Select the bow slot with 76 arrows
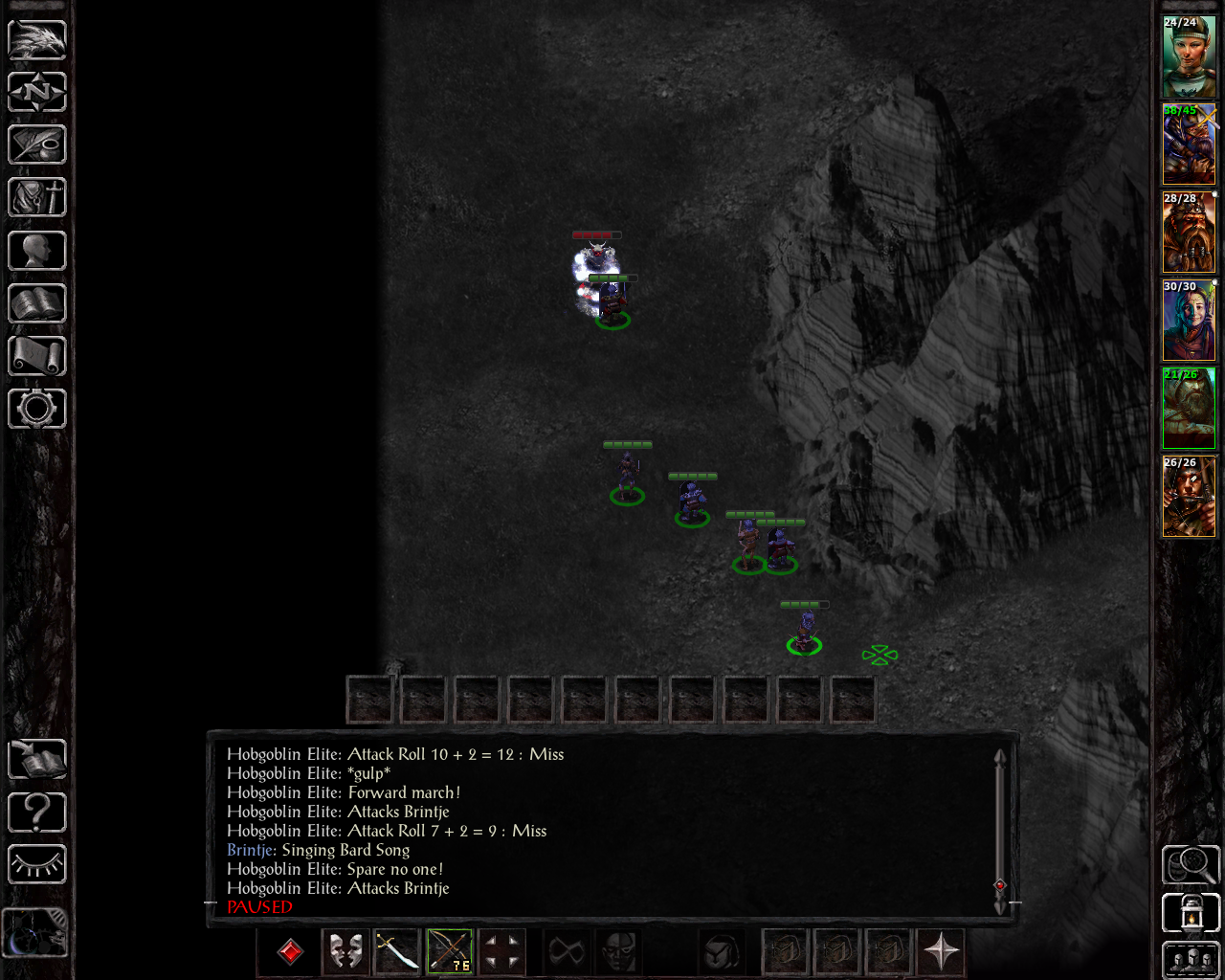The image size is (1225, 980). click(x=450, y=951)
